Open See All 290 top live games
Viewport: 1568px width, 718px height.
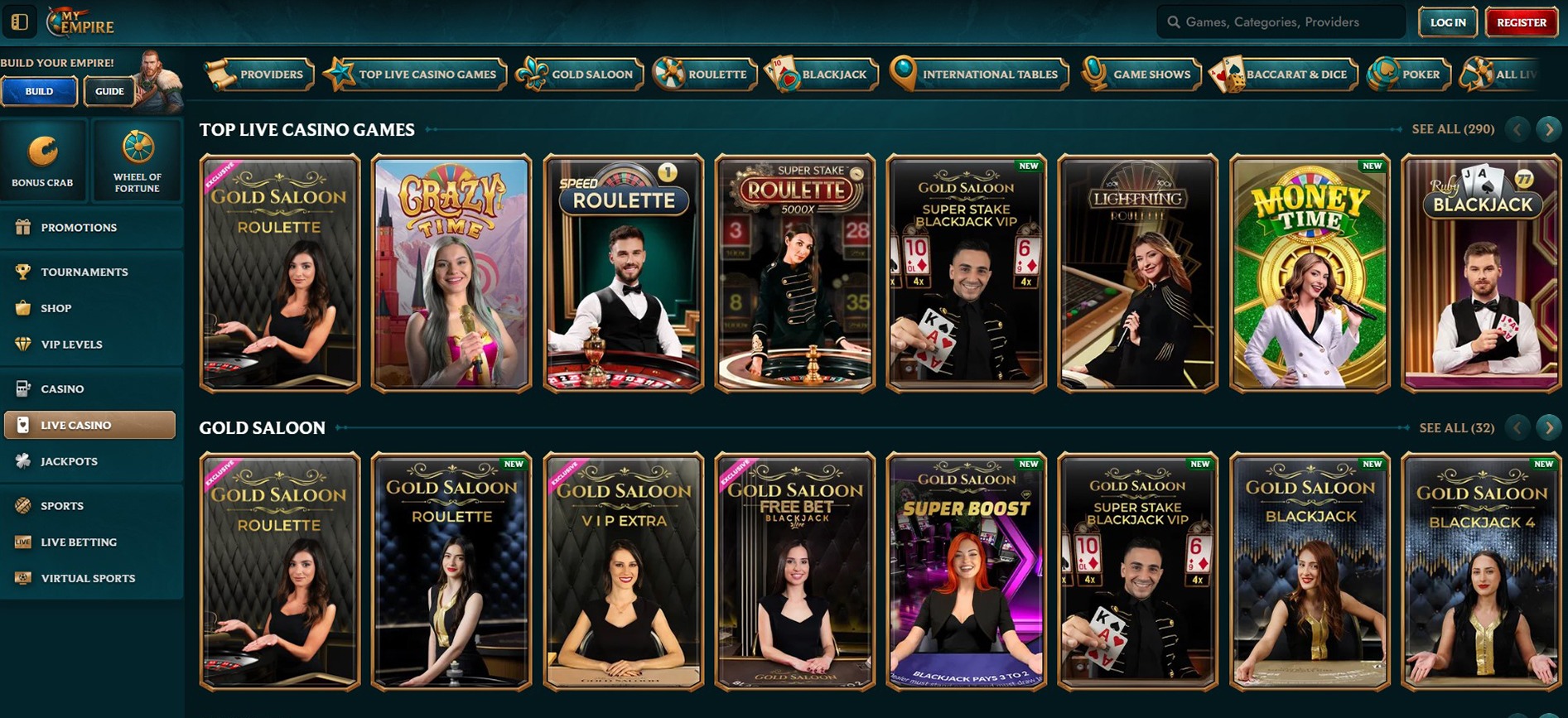pyautogui.click(x=1453, y=129)
